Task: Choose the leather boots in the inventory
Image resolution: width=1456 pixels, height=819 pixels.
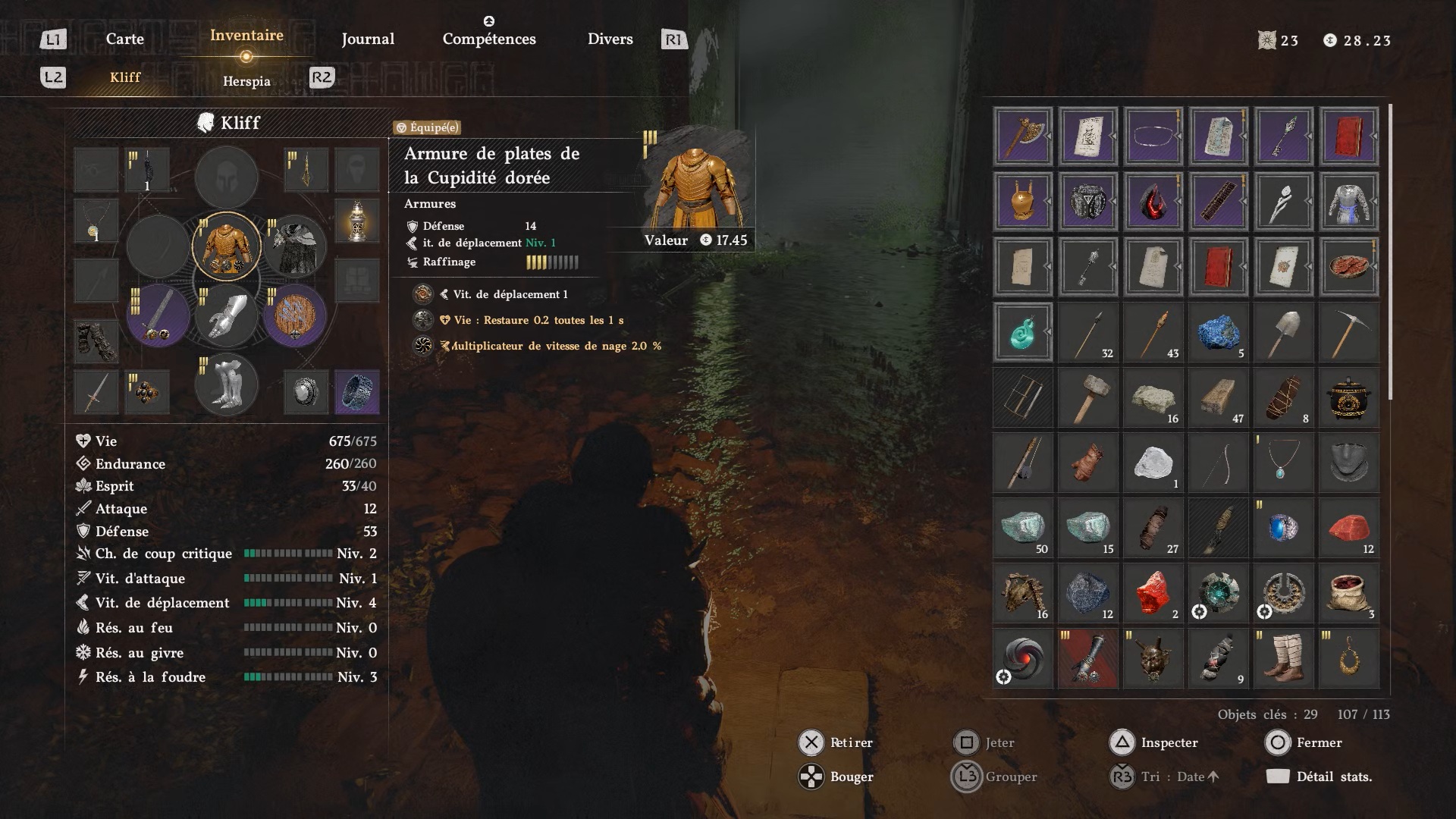Action: point(1283,658)
